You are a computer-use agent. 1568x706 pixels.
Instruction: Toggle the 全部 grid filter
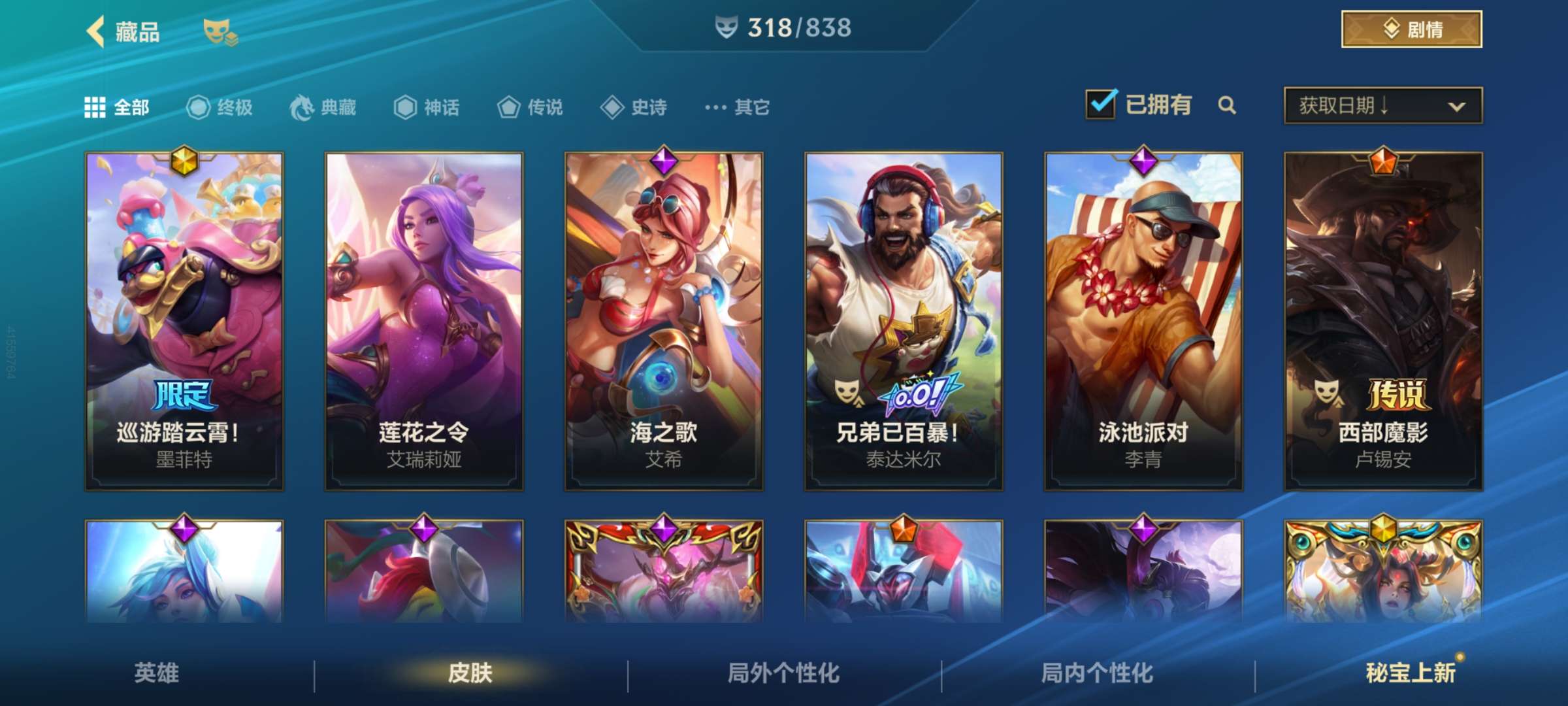coord(96,107)
